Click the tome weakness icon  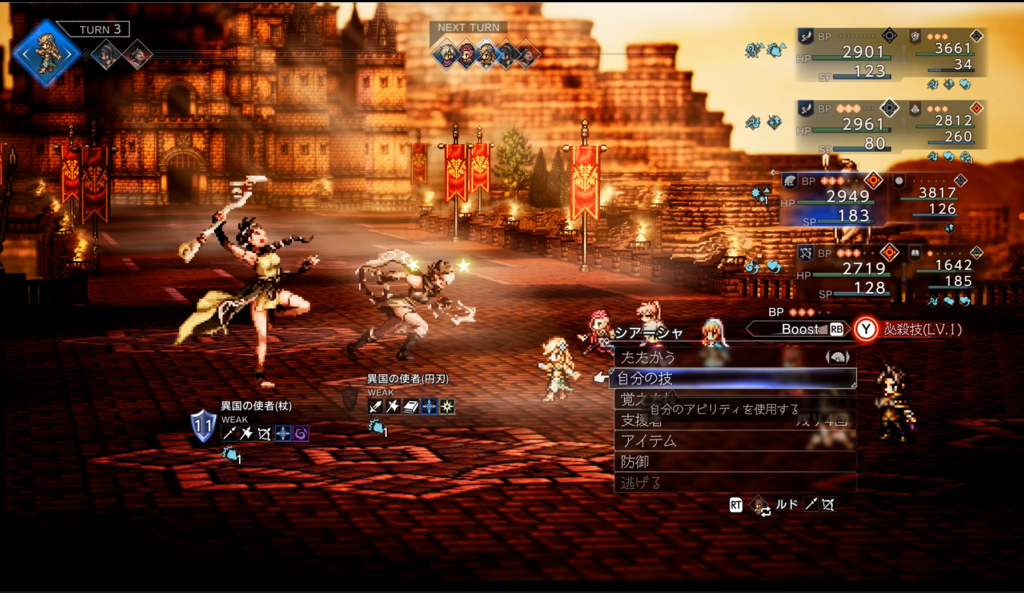click(x=410, y=406)
